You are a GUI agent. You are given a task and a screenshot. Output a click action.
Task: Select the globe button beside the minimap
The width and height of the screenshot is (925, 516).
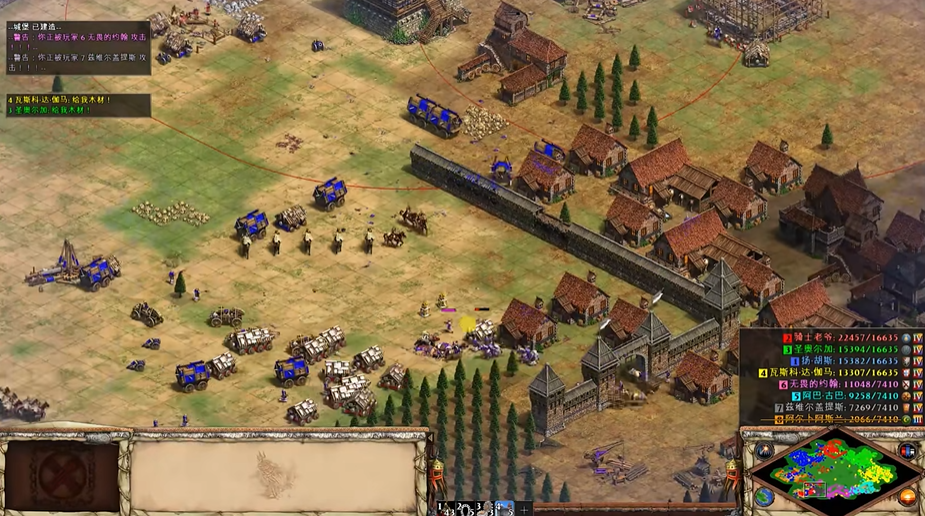765,496
